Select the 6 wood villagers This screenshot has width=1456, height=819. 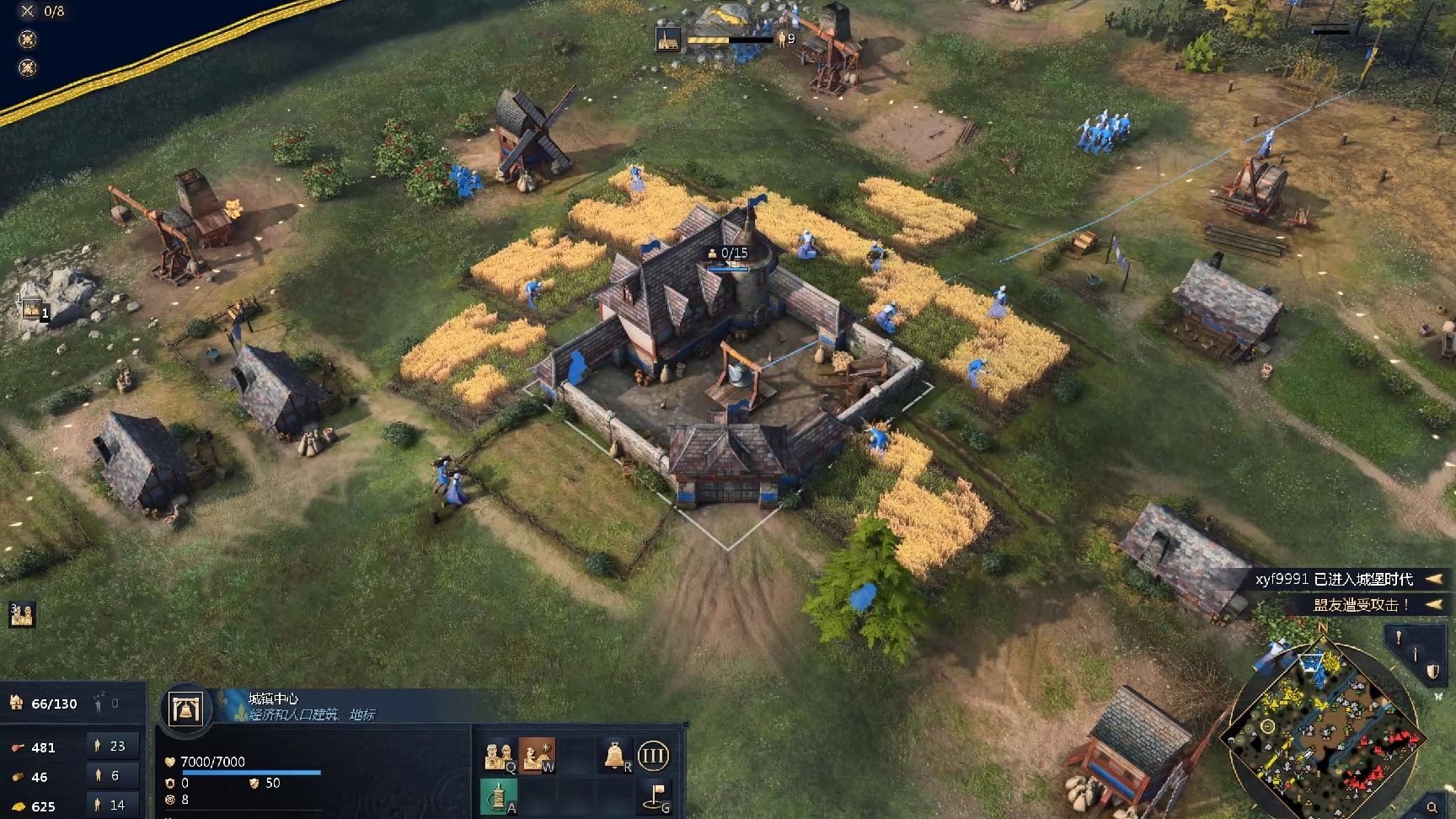pyautogui.click(x=110, y=776)
